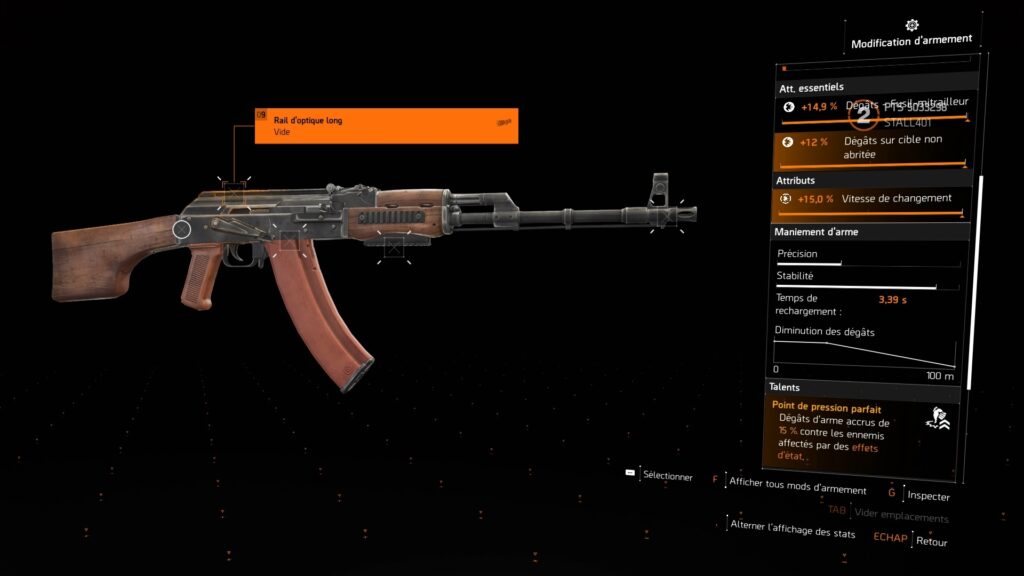Click the Rail d'optique long tooltip
1024x576 pixels.
pyautogui.click(x=386, y=126)
